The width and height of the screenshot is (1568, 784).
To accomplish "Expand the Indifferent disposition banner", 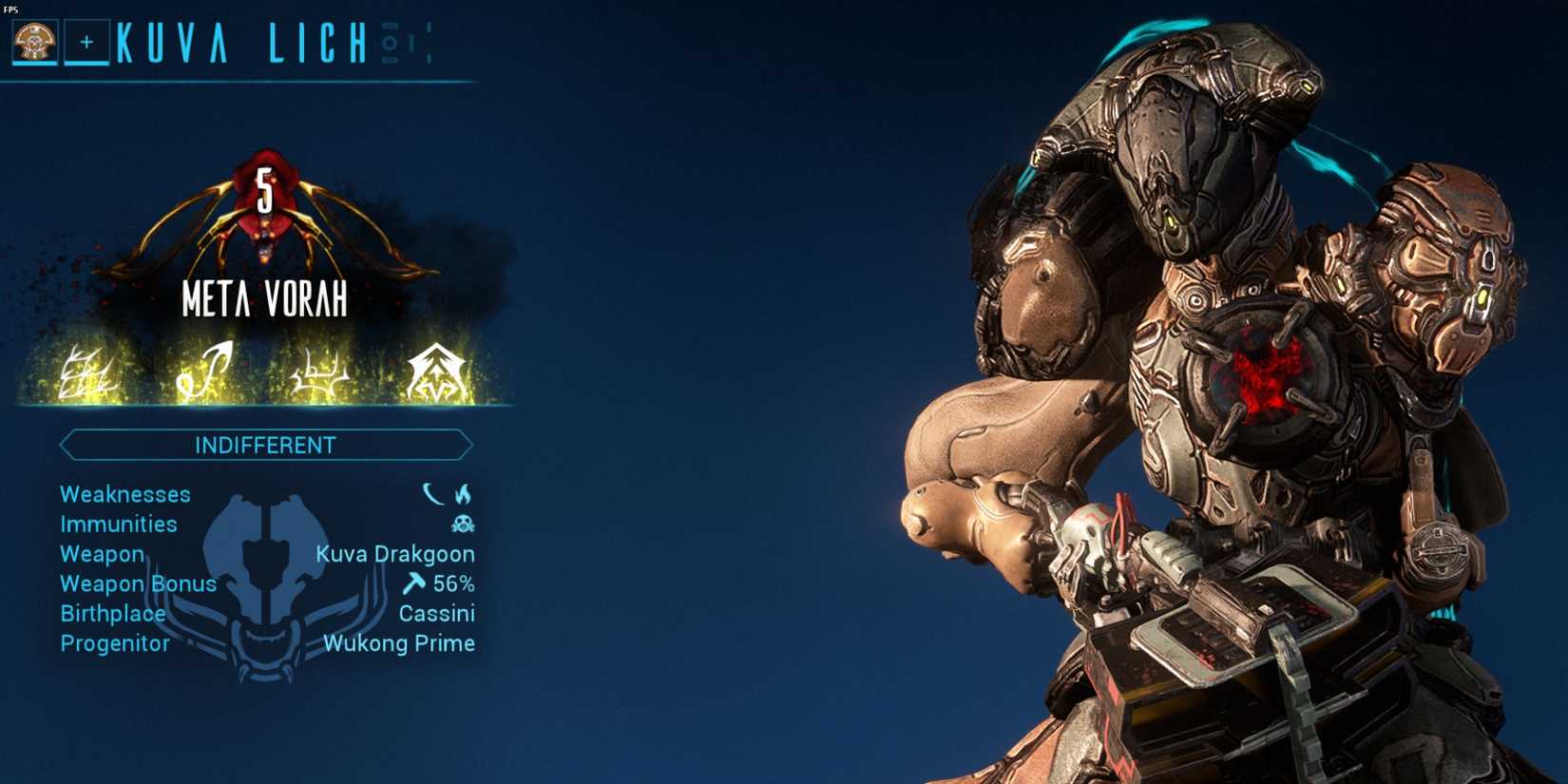I will [266, 444].
